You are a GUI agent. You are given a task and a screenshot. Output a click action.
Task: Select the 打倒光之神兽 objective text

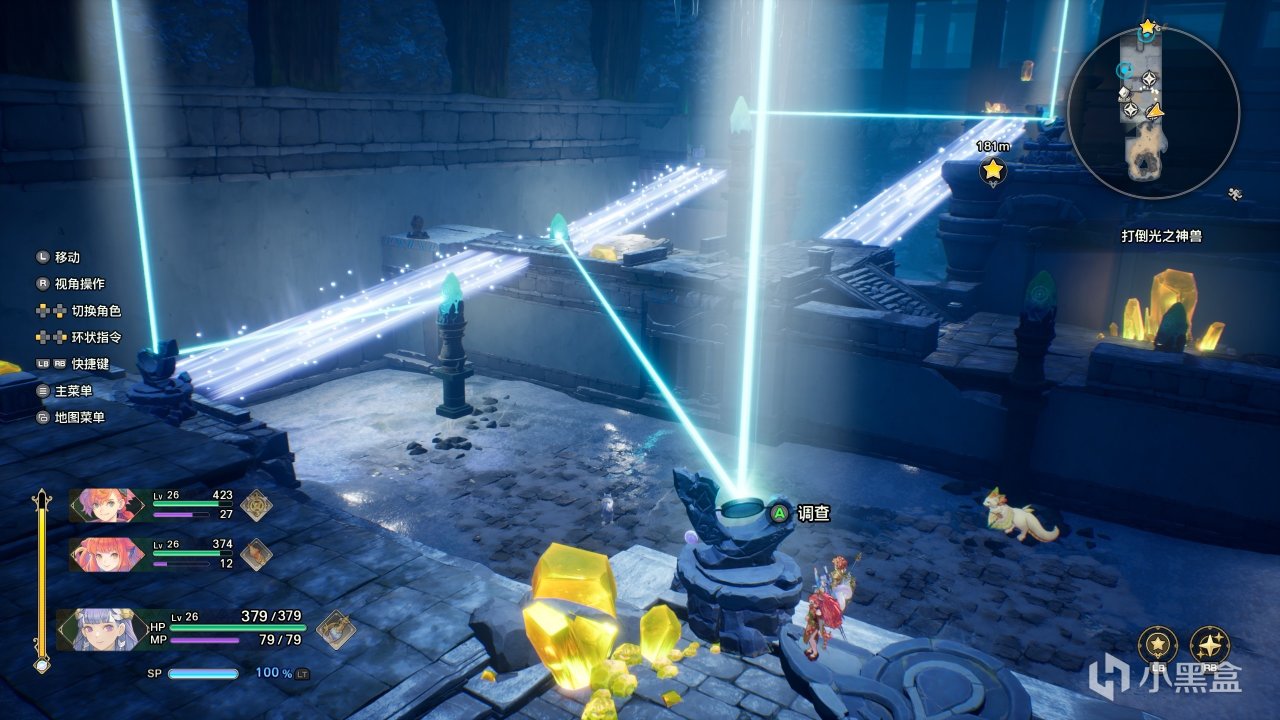coord(1160,237)
